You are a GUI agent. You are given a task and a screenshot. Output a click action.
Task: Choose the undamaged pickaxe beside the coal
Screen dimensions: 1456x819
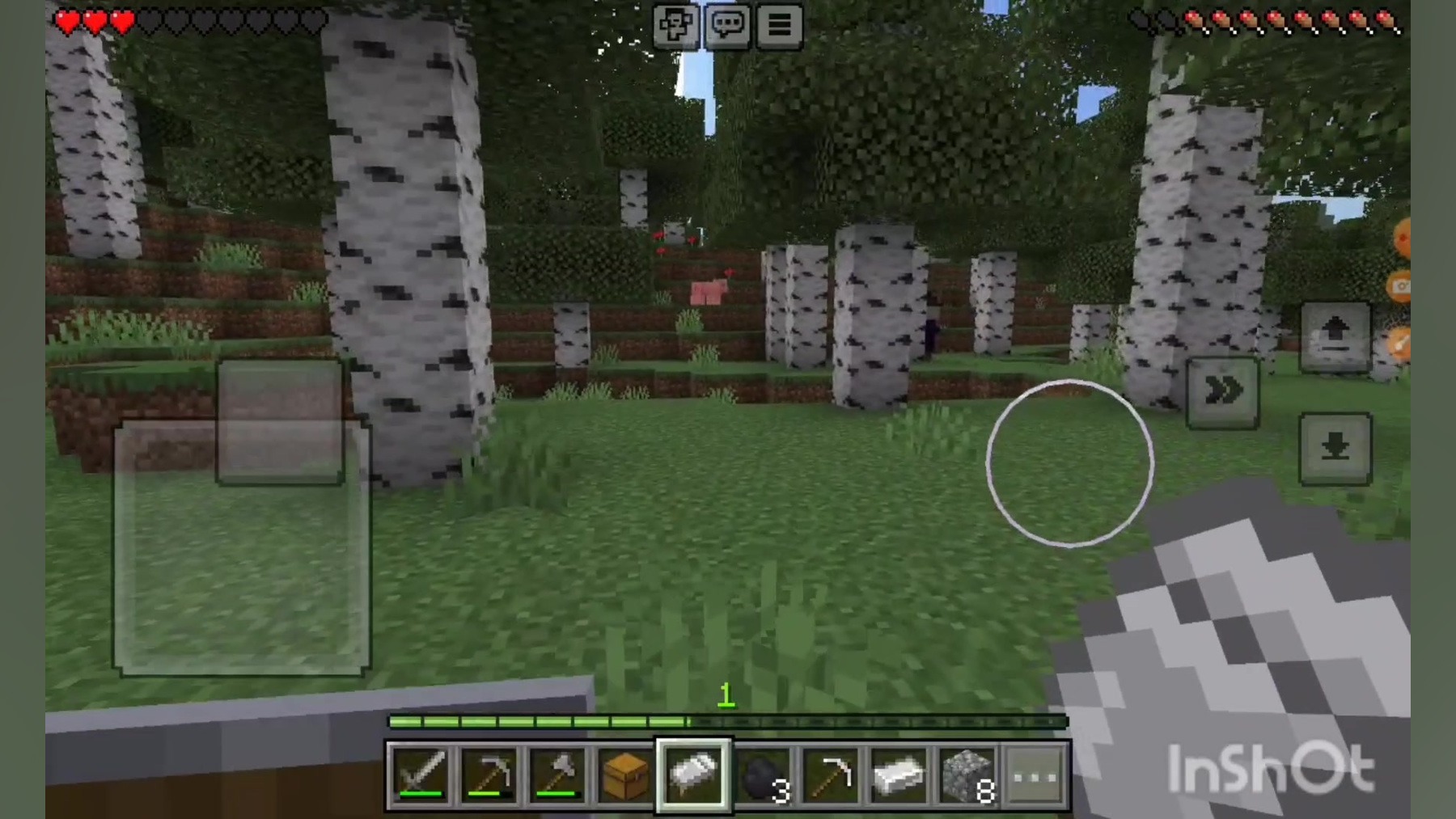coord(831,775)
